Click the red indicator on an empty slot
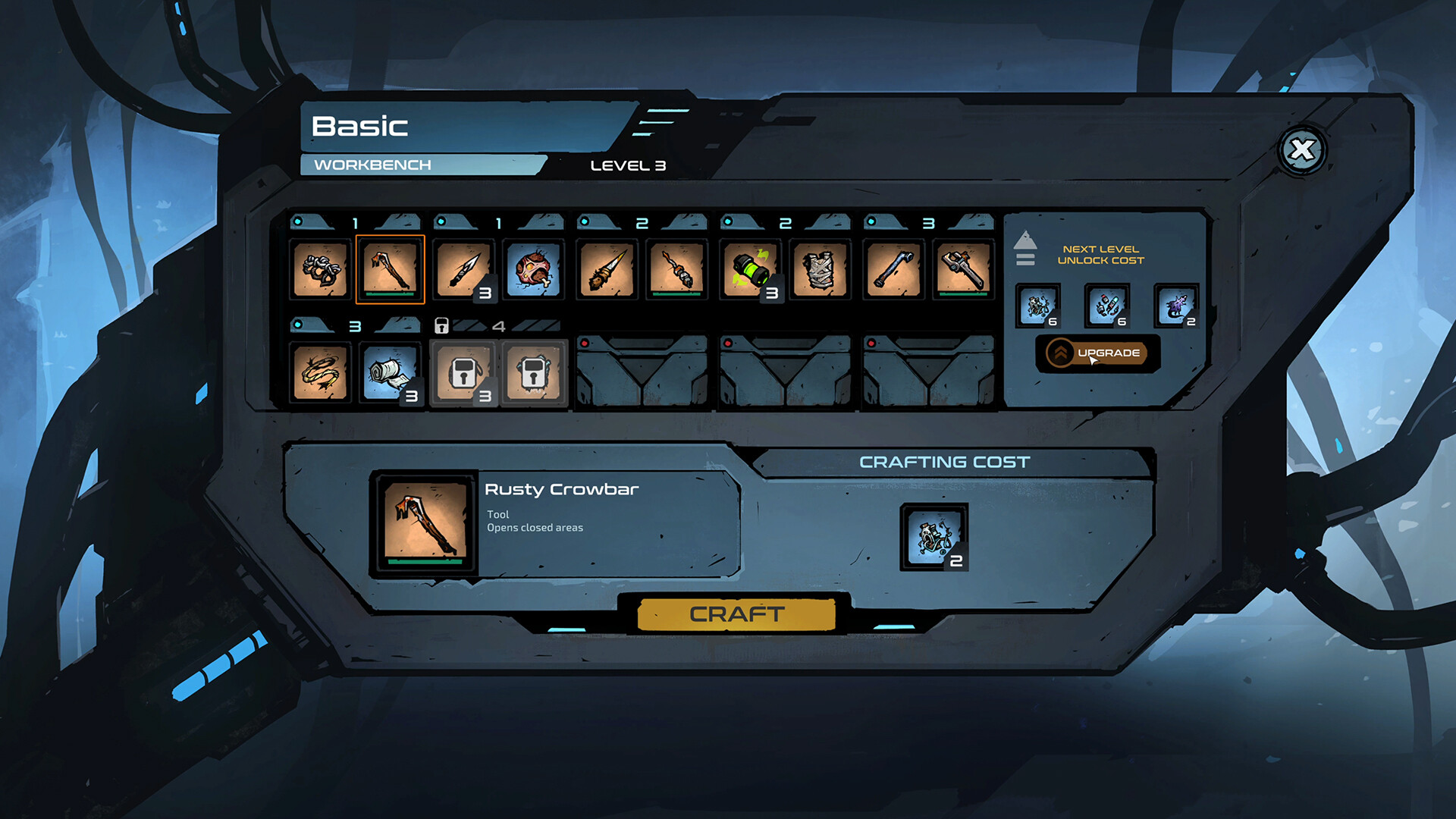The height and width of the screenshot is (819, 1456). click(x=584, y=341)
